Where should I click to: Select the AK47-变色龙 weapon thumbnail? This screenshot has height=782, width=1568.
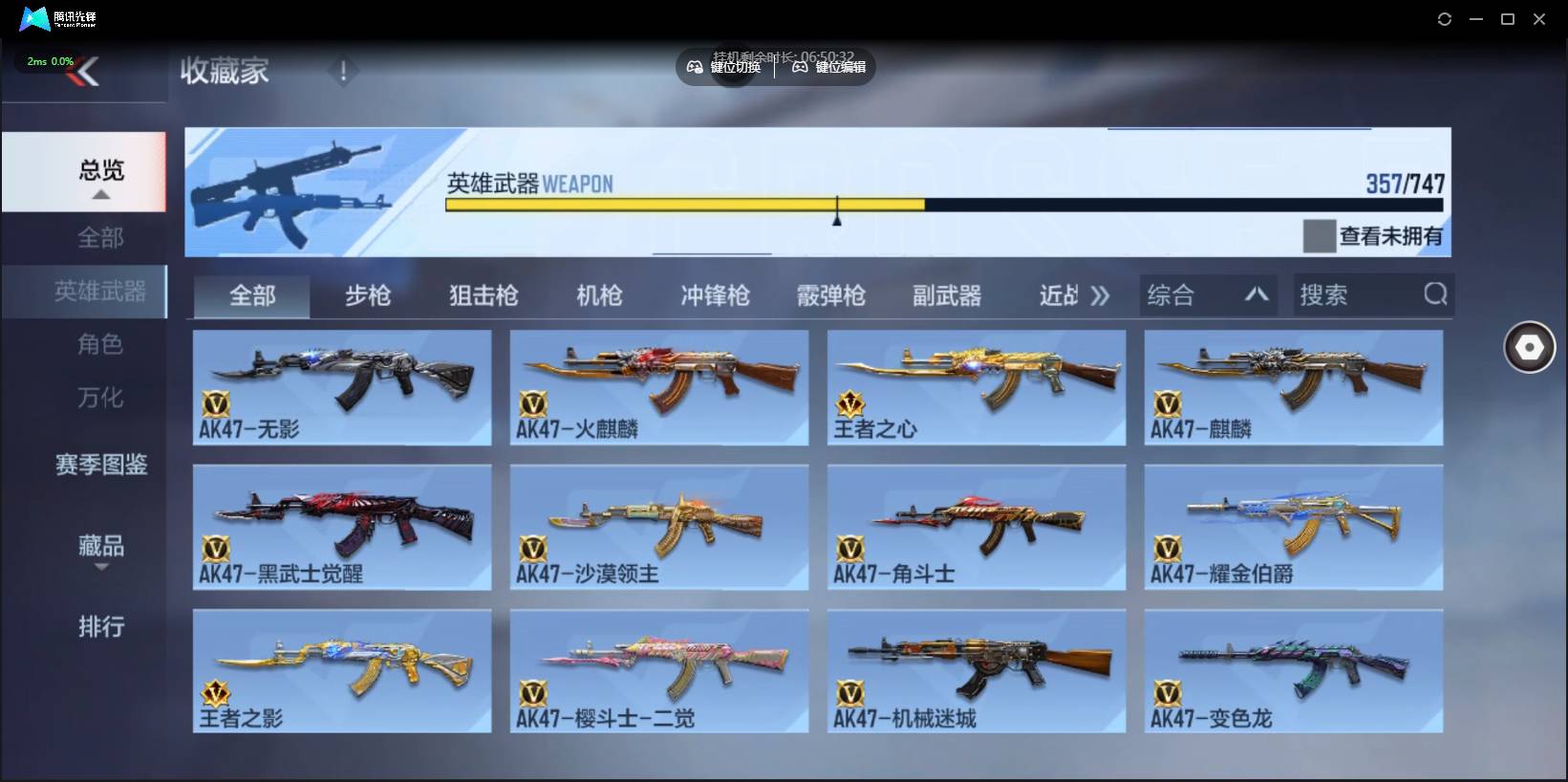click(x=1294, y=669)
